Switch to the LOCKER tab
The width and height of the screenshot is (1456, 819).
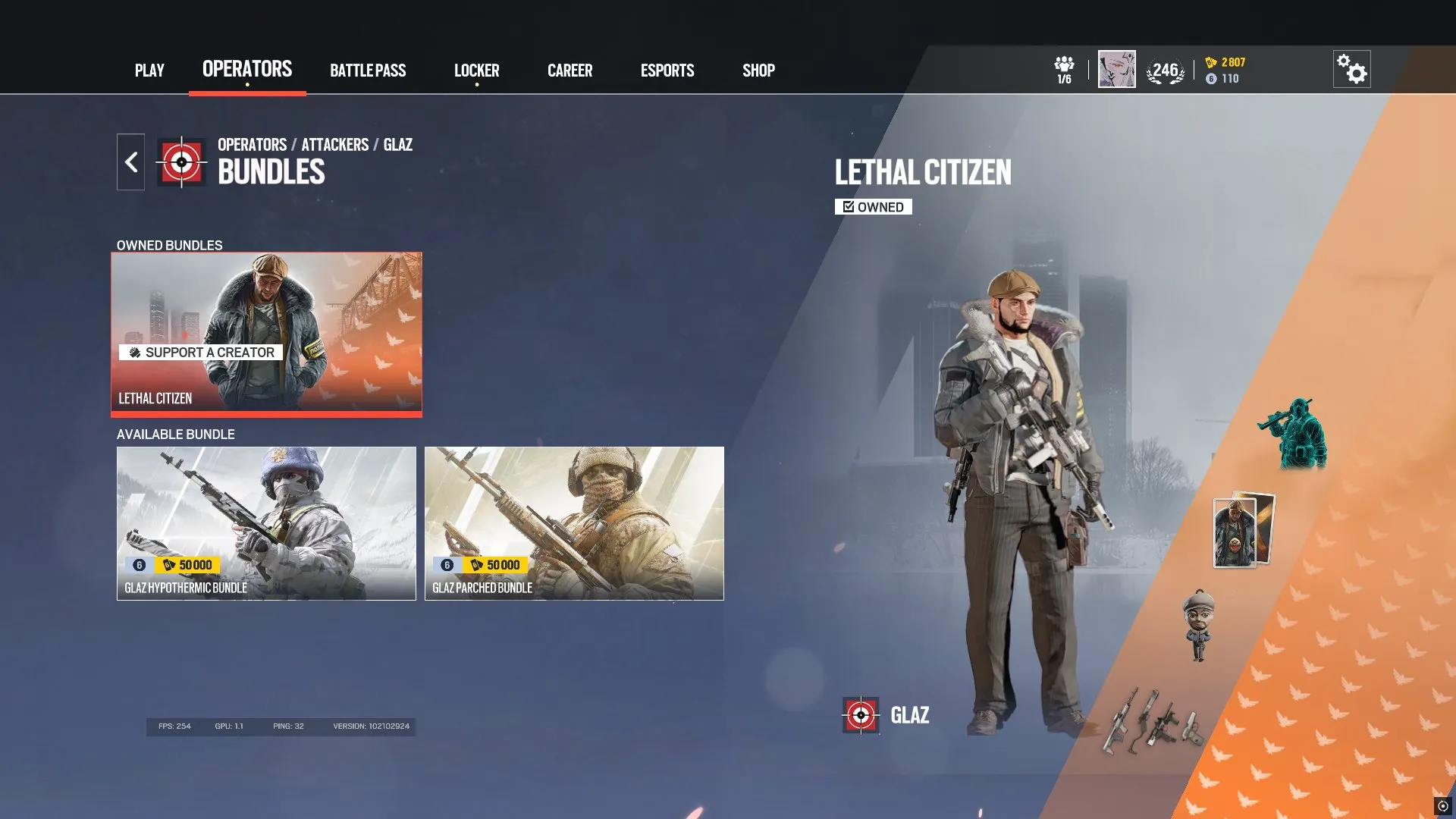(x=477, y=71)
